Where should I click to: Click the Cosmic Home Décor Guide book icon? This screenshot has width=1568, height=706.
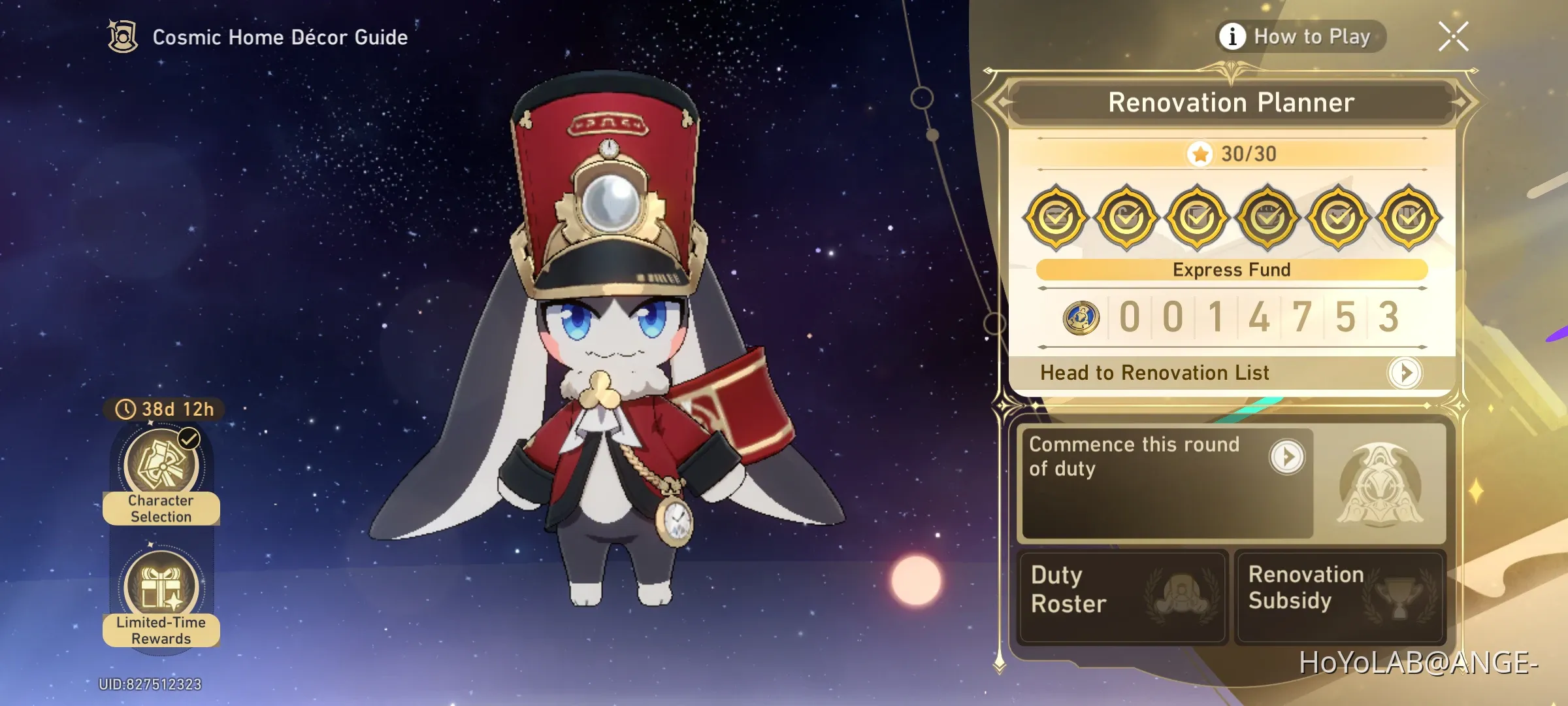click(122, 37)
